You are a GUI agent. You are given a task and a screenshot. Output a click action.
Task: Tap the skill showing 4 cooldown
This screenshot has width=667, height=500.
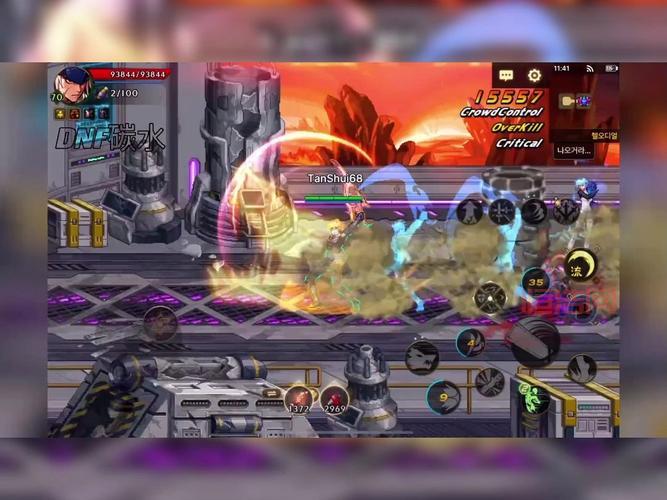click(470, 342)
